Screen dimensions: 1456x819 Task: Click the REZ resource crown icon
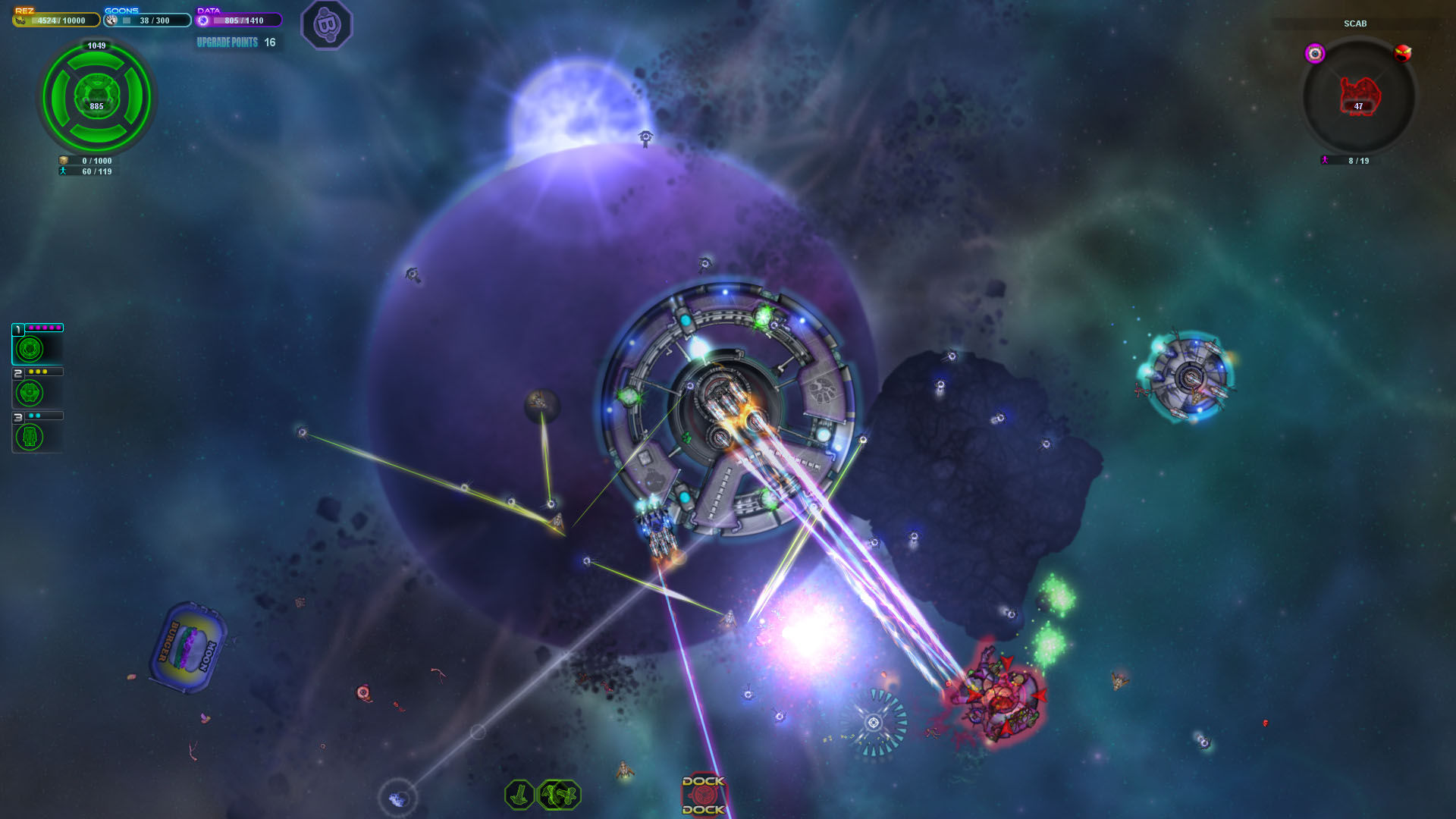pos(20,20)
